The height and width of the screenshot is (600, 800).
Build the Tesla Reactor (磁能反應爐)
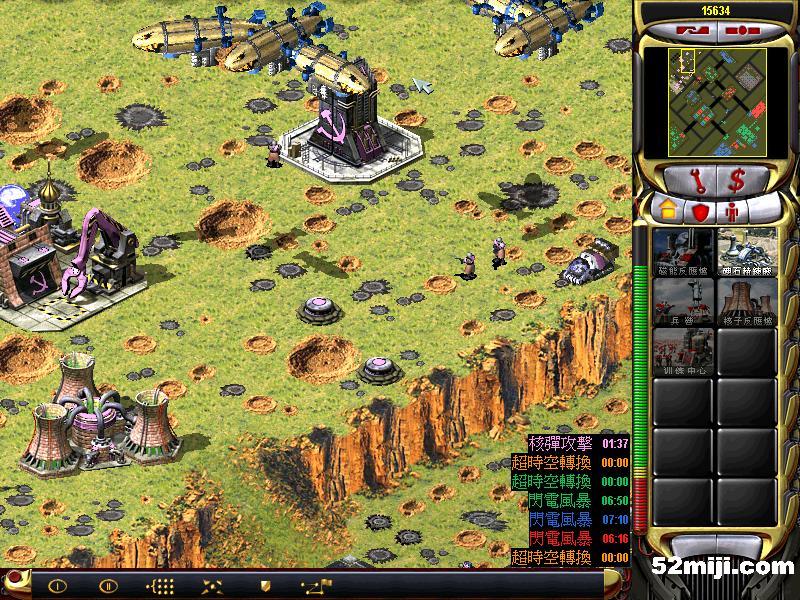[682, 250]
